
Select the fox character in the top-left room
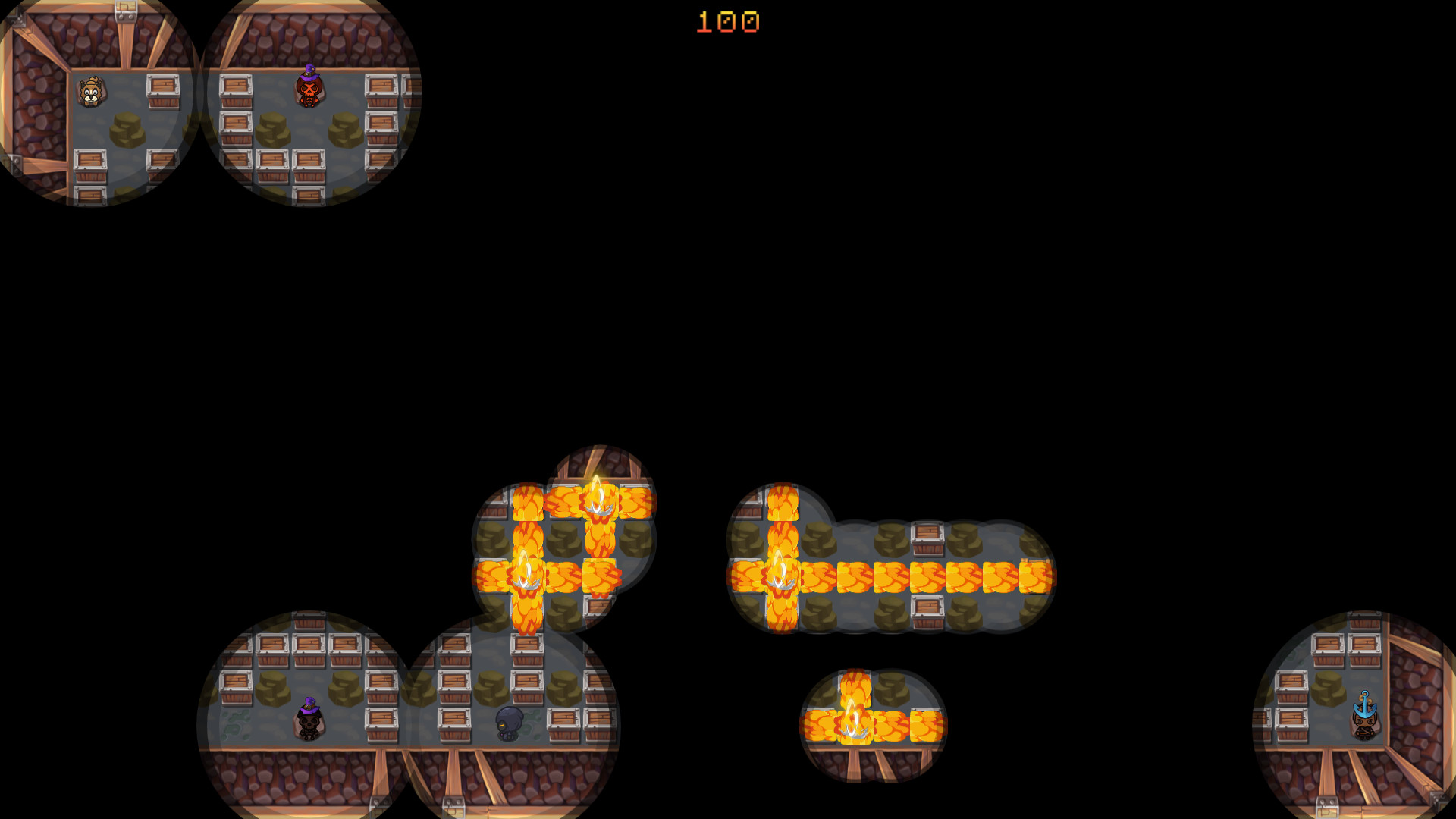[x=91, y=93]
